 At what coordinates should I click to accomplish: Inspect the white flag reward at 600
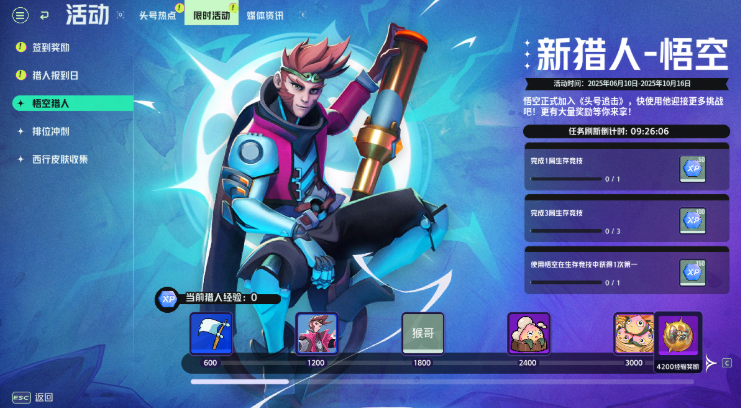(211, 333)
